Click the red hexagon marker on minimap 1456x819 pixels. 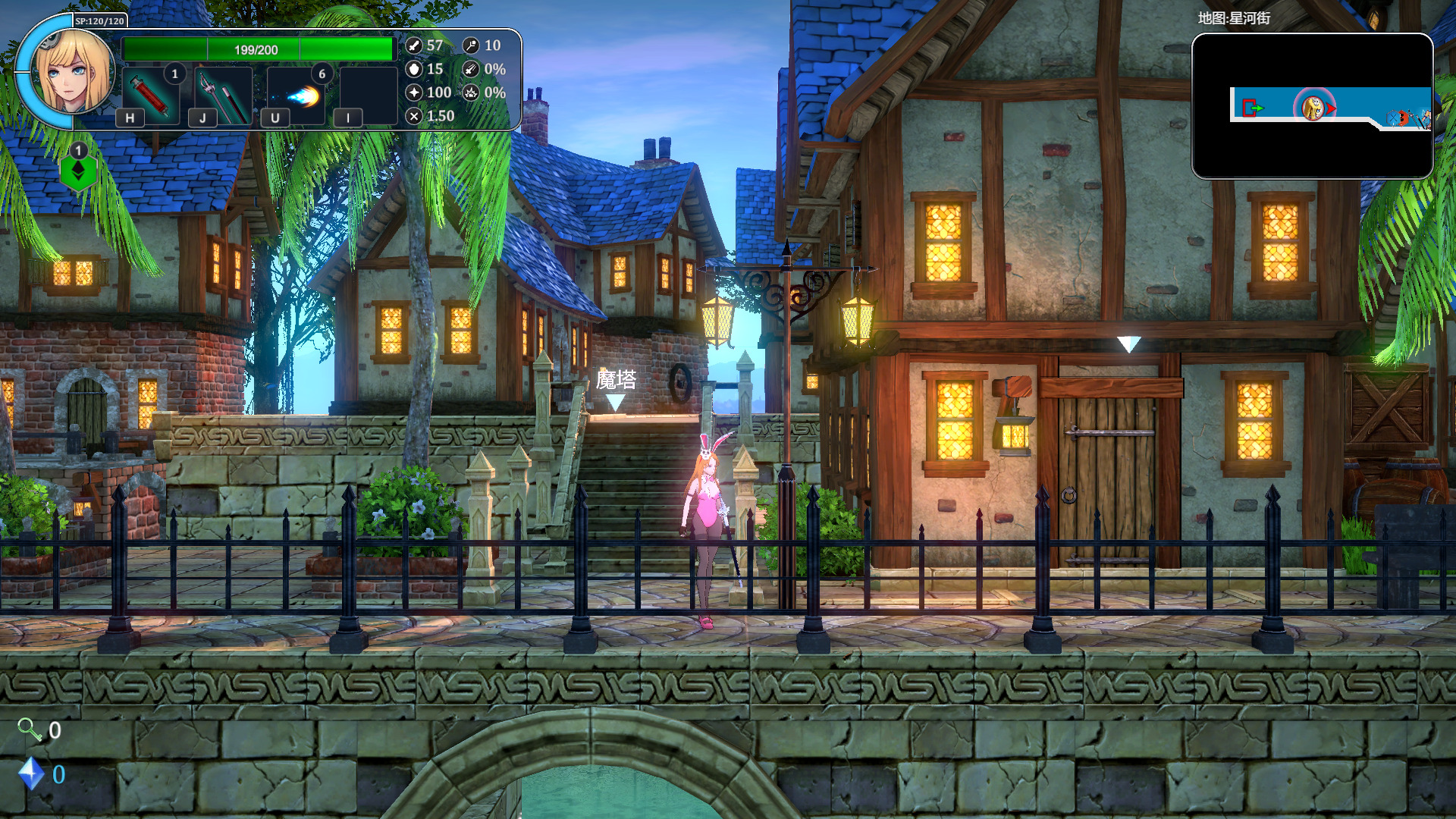coord(1404,118)
